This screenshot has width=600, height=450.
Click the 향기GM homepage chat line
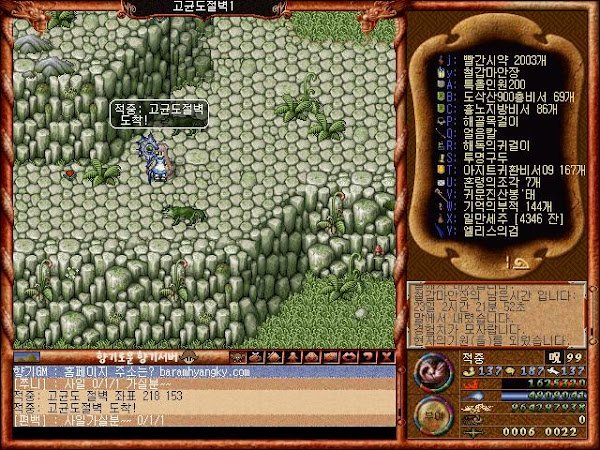point(130,371)
